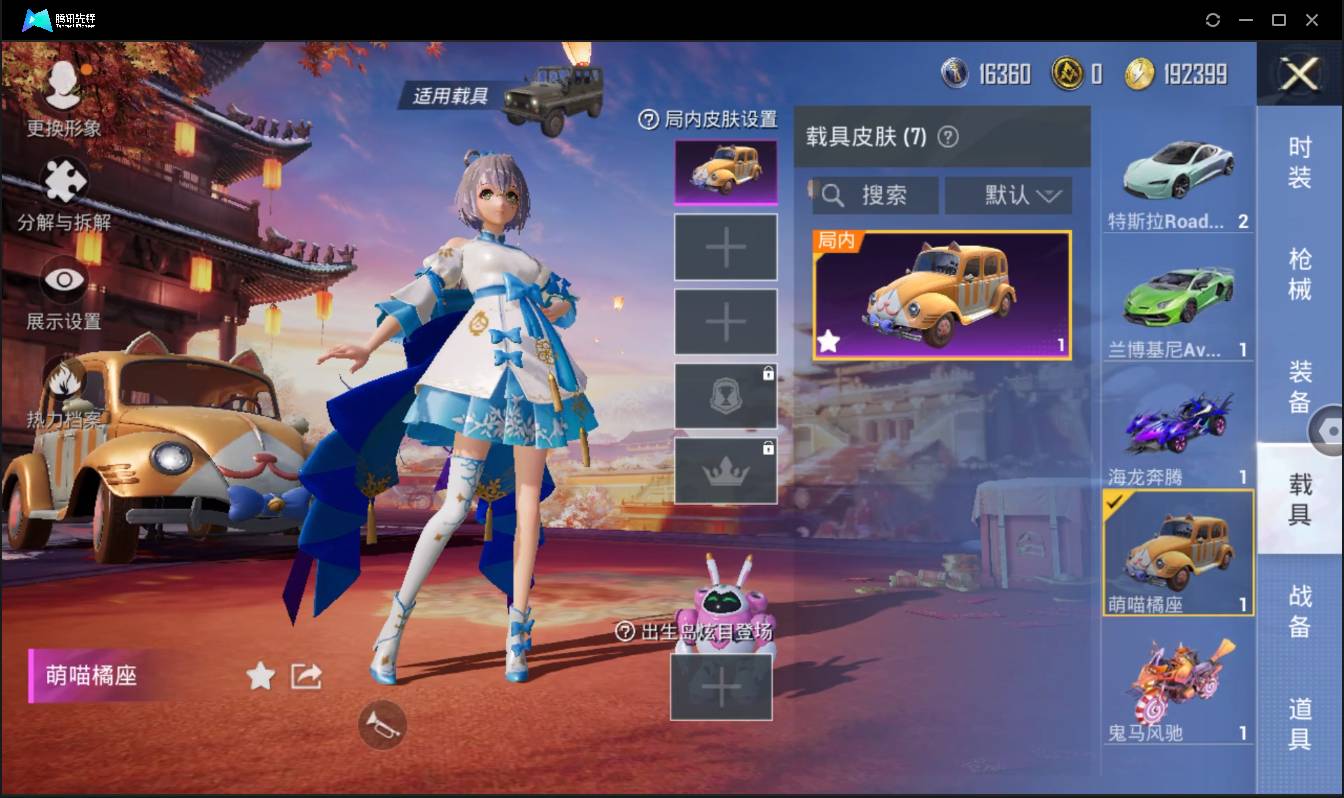Open the 默认 sorting dropdown

point(1008,195)
